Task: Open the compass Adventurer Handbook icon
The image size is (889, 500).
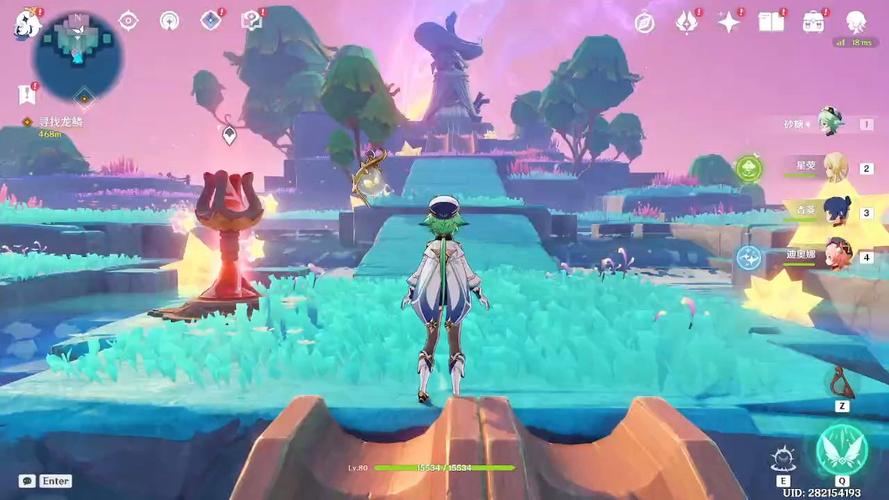Action: (x=645, y=22)
